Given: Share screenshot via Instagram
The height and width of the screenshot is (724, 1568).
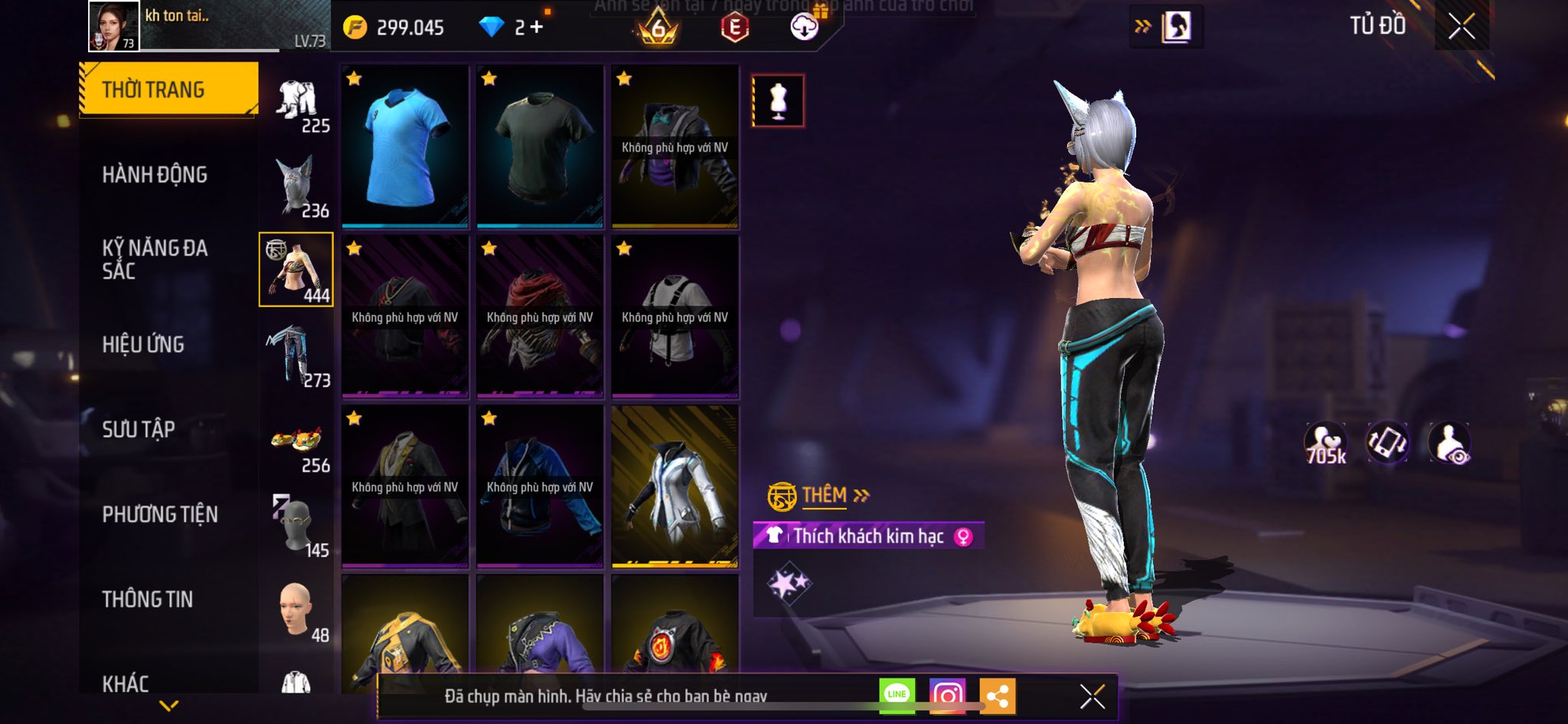Looking at the screenshot, I should 947,696.
